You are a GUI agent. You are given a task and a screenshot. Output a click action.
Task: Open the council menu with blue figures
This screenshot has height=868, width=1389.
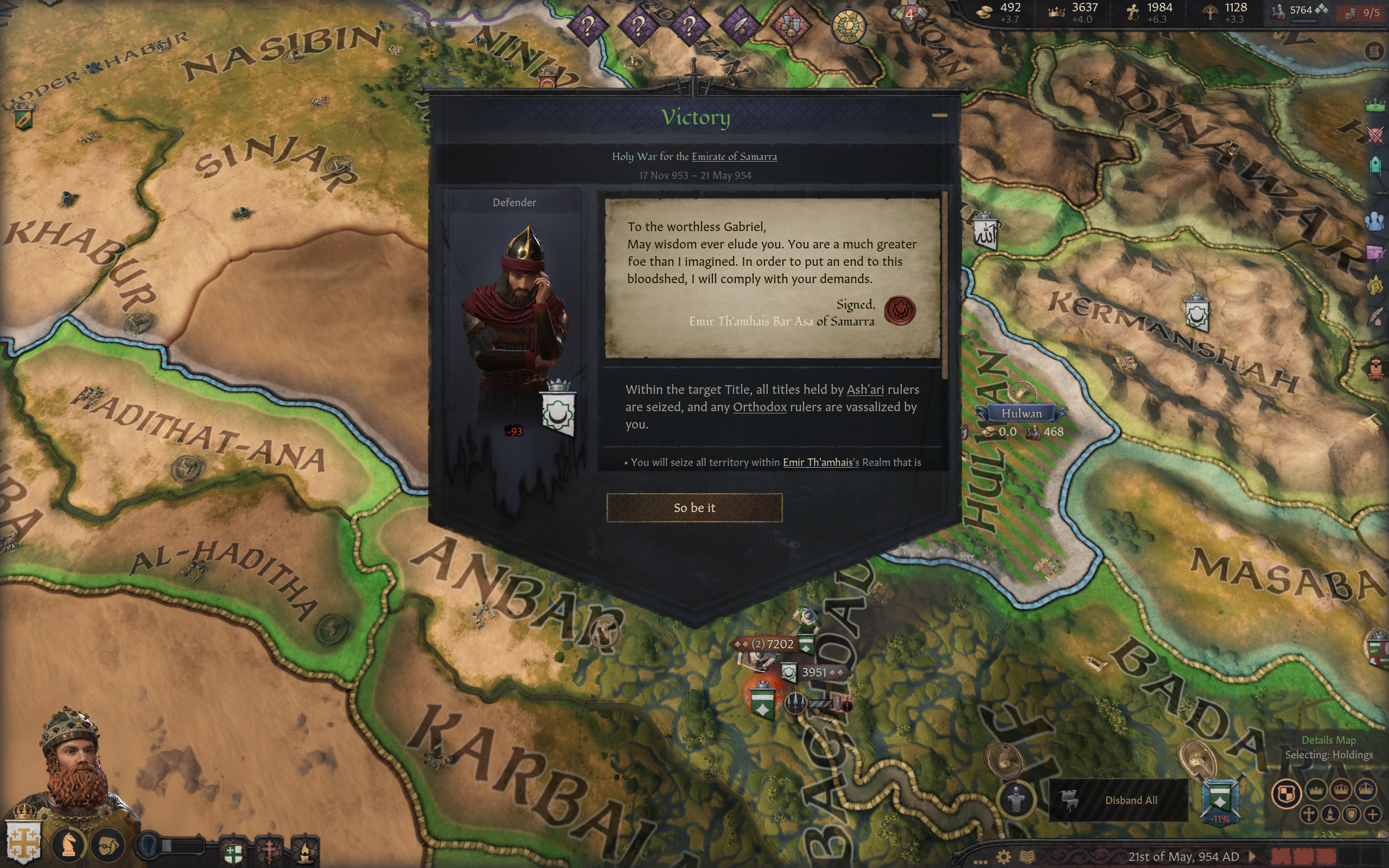(x=1375, y=221)
